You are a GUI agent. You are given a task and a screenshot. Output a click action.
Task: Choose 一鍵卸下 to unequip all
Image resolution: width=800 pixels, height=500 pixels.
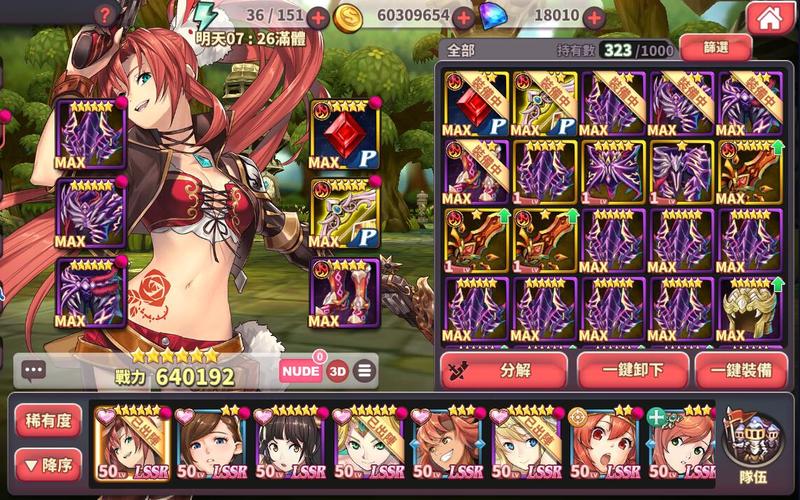pyautogui.click(x=632, y=370)
